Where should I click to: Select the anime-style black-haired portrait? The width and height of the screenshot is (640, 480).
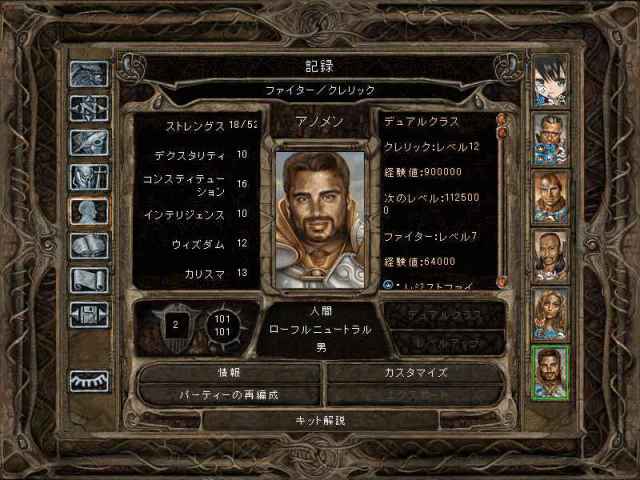click(x=551, y=82)
